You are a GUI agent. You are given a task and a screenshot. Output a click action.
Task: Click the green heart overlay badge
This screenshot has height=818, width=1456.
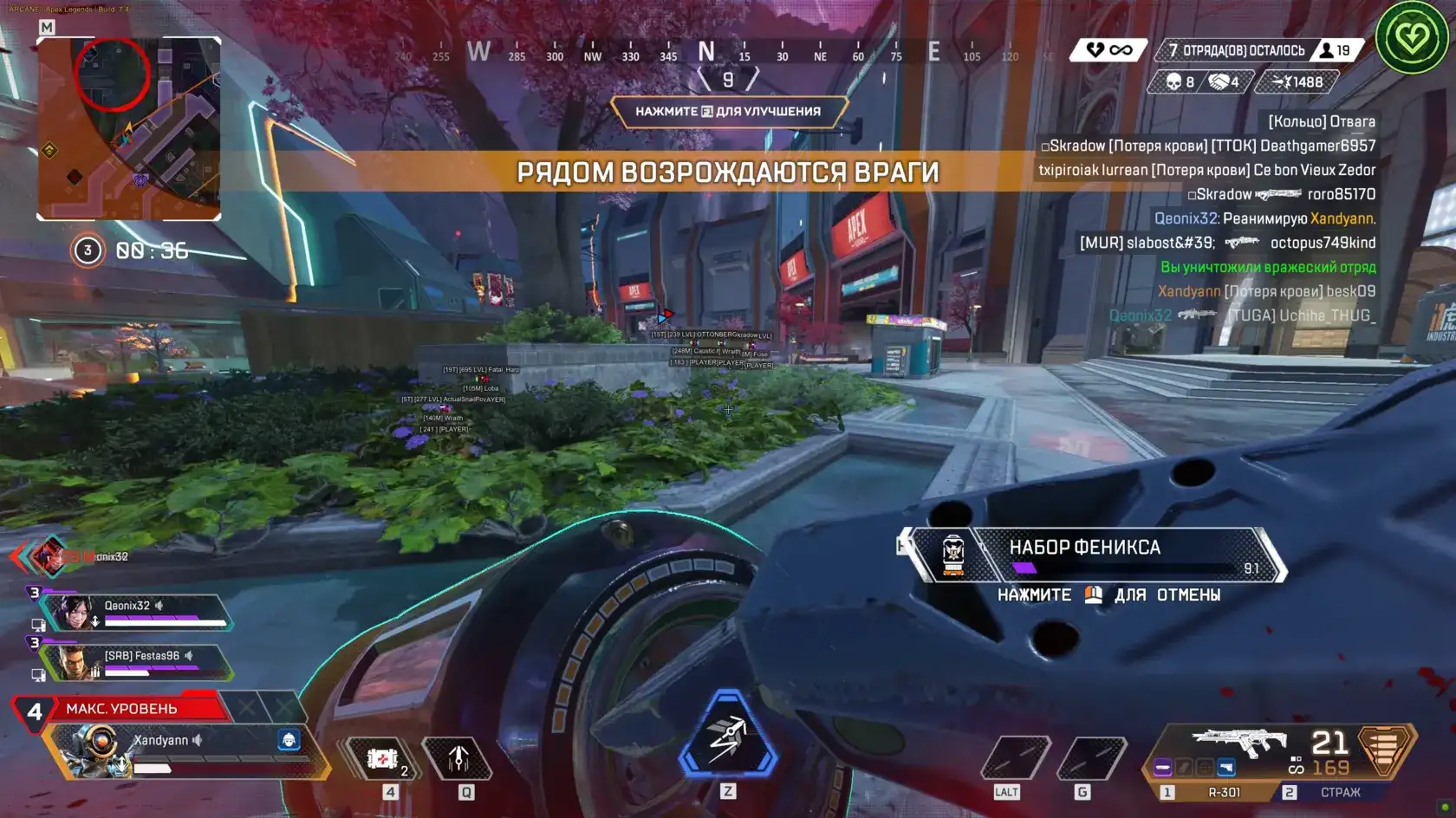tap(1412, 38)
